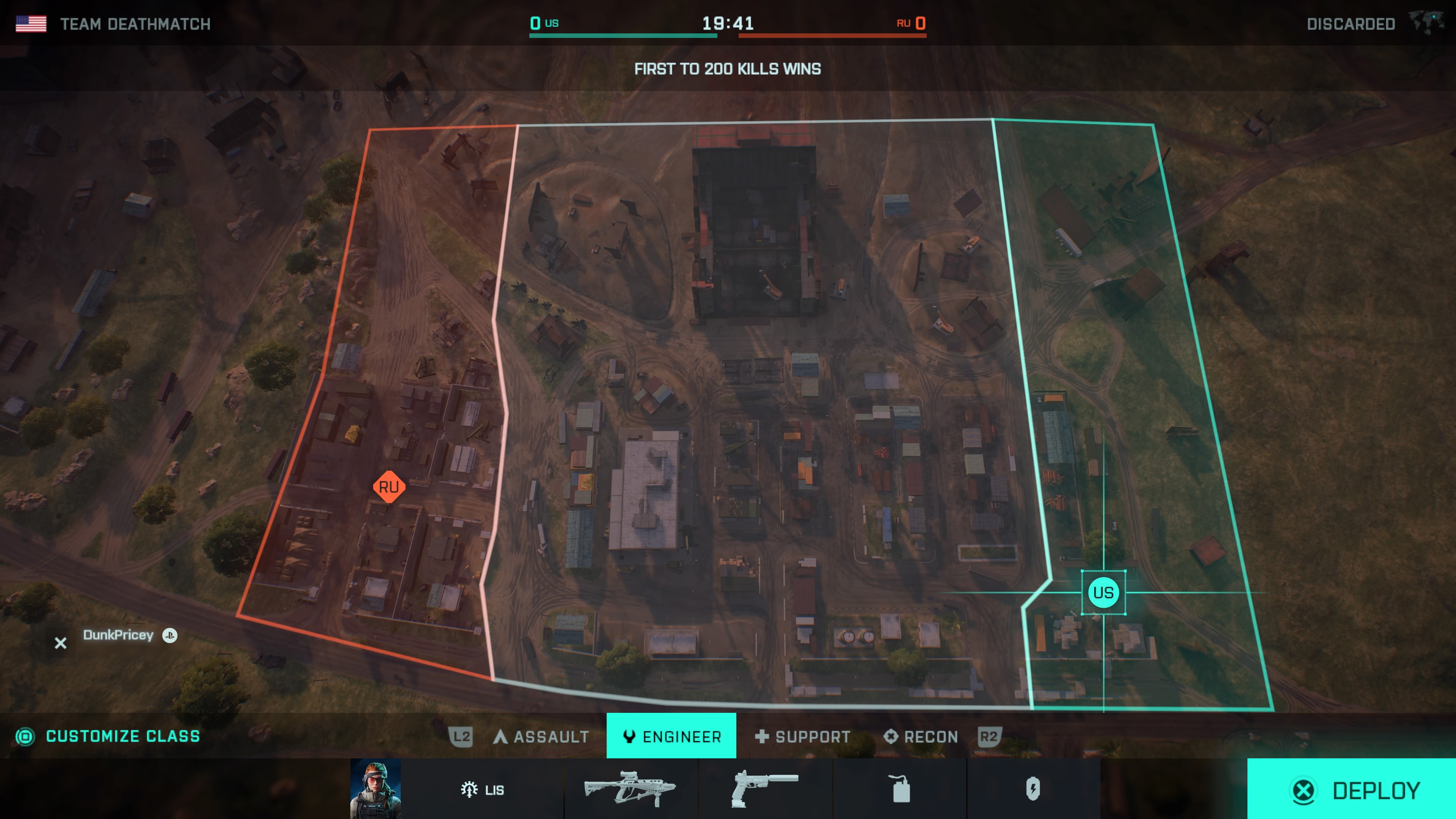Select the Engineer class tab
This screenshot has height=819, width=1456.
(x=671, y=736)
